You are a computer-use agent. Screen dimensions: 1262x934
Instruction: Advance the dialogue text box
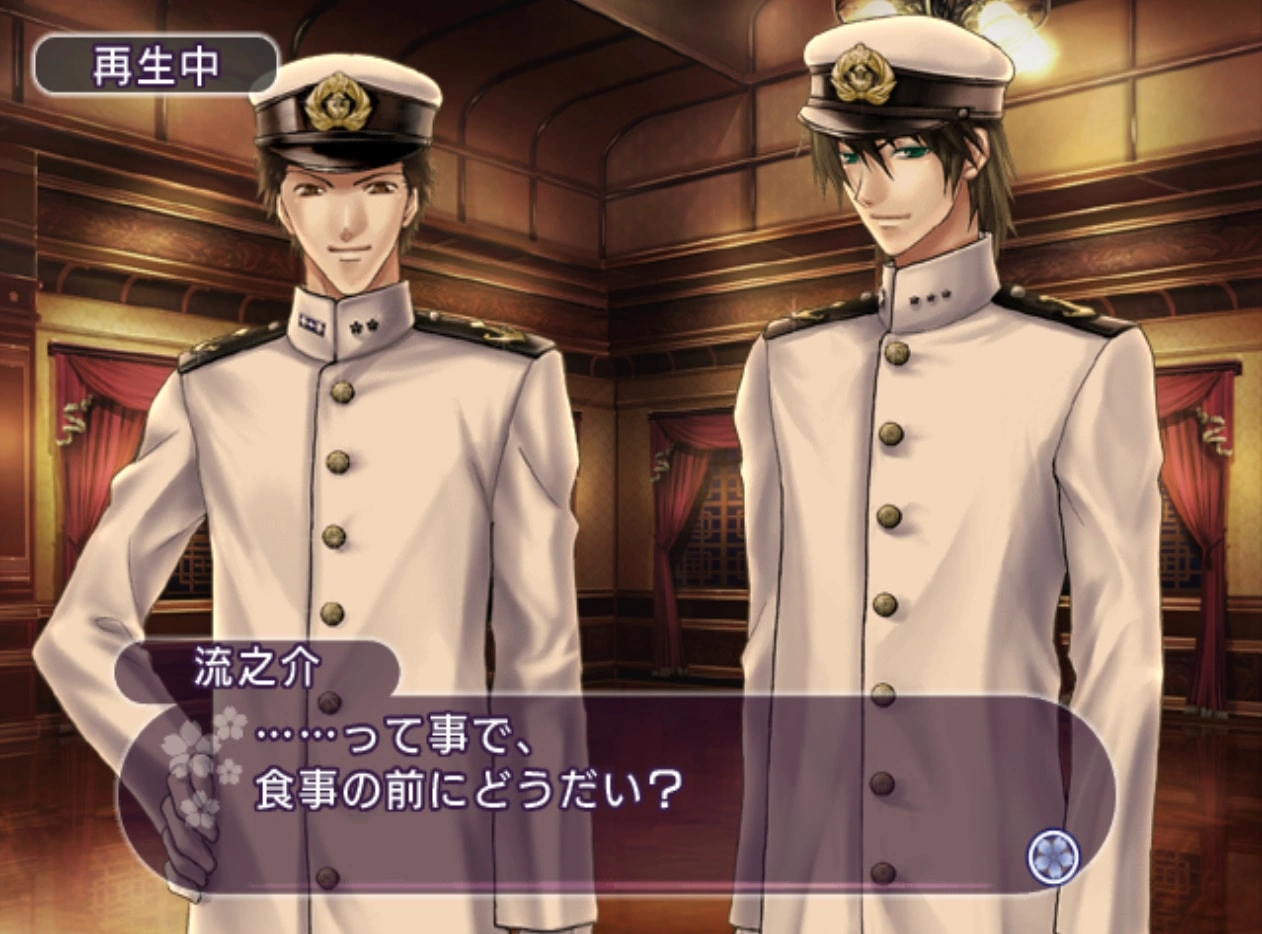coord(620,790)
